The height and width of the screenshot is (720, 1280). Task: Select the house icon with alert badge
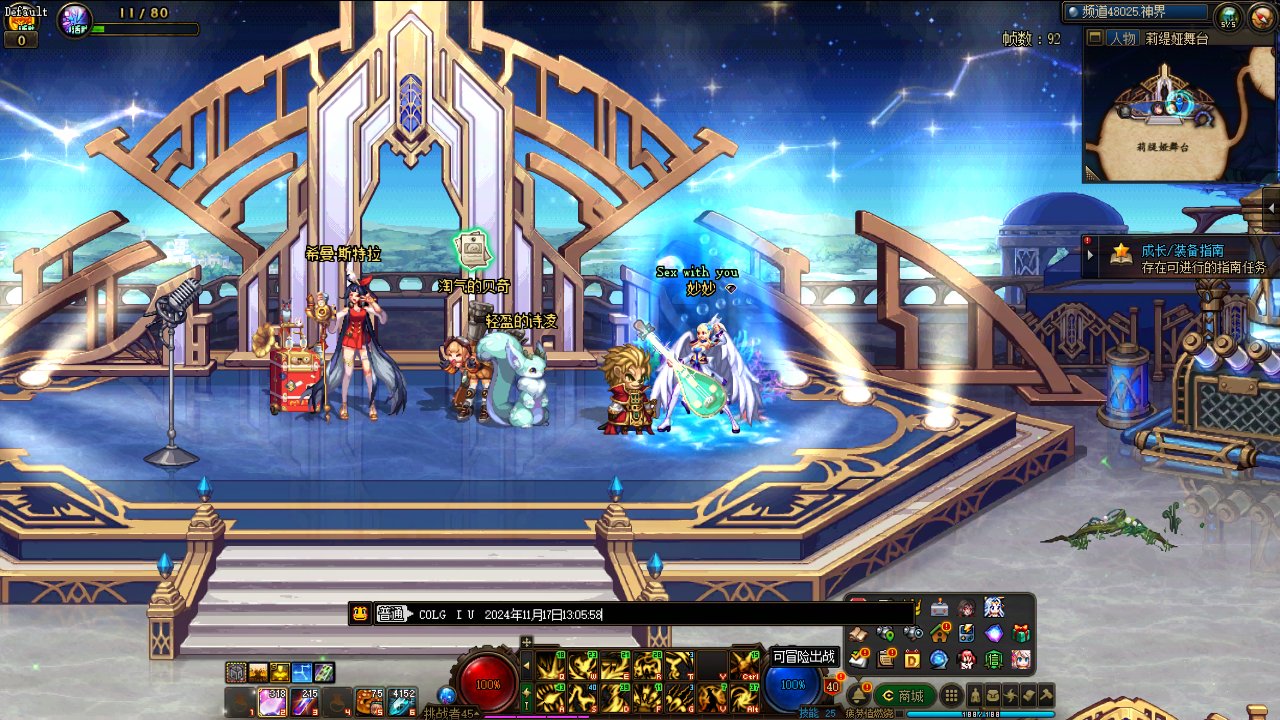pos(939,633)
